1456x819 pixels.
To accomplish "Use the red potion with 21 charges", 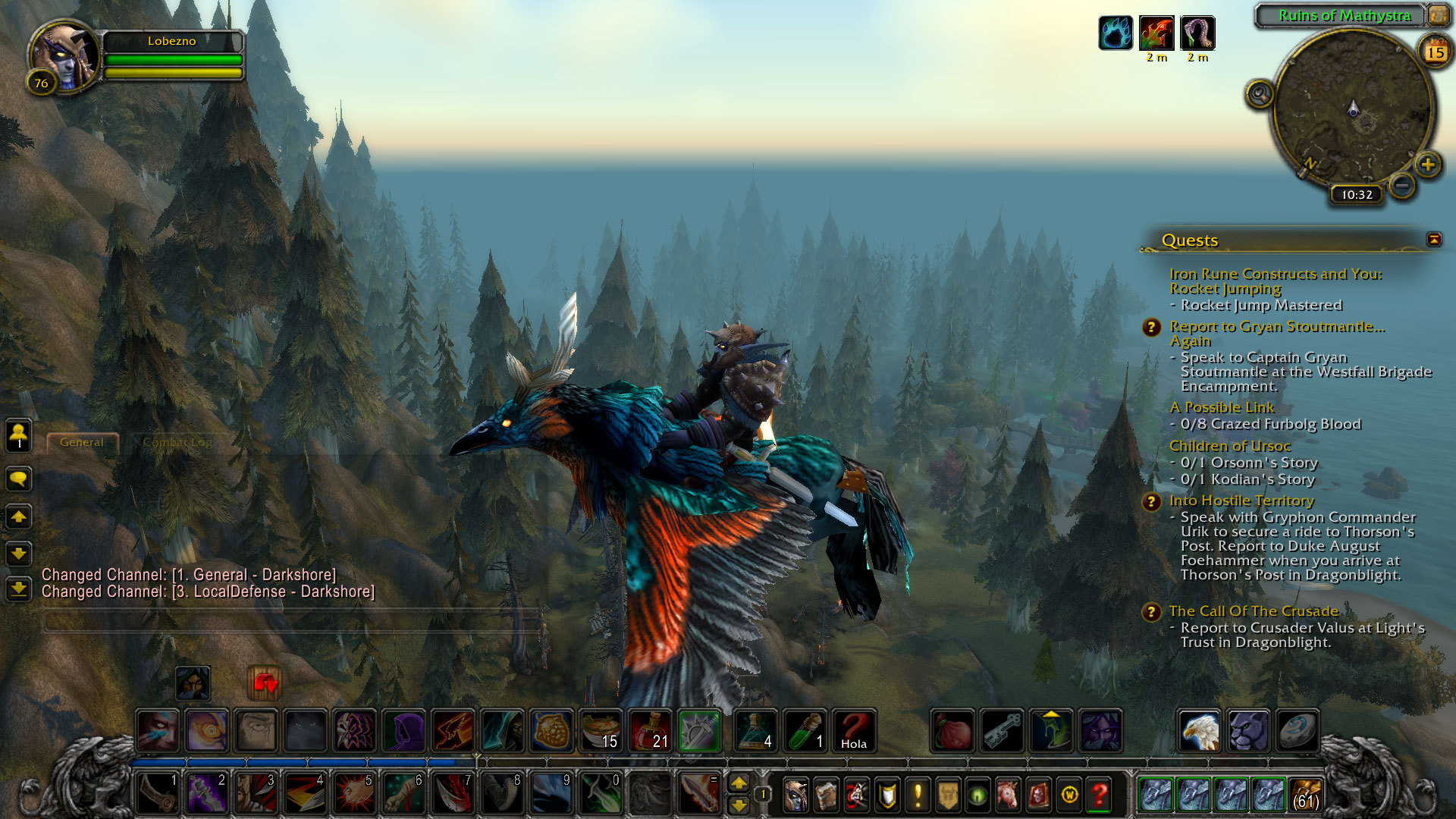I will (651, 730).
